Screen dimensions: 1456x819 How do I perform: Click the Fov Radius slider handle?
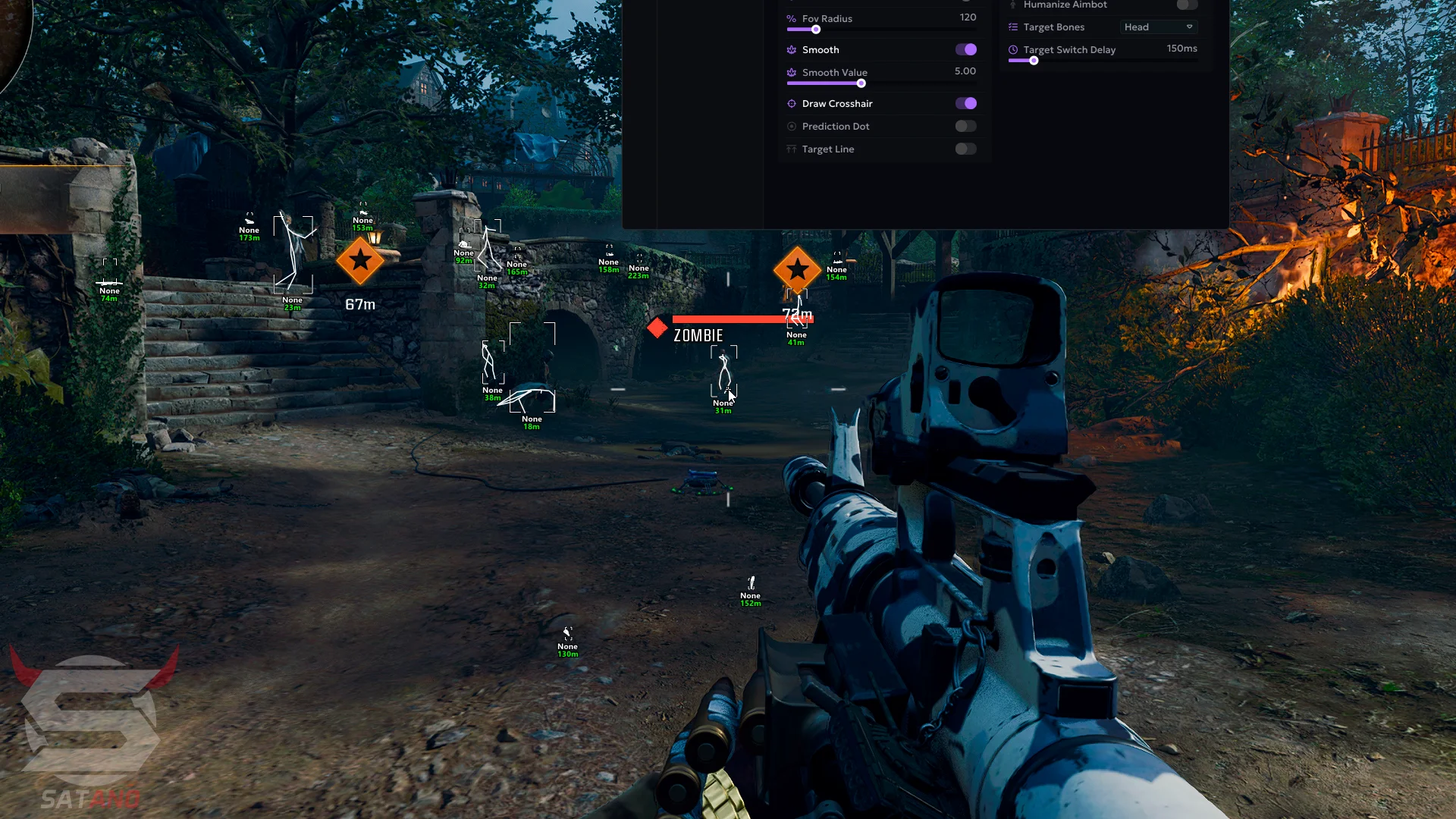(x=816, y=30)
